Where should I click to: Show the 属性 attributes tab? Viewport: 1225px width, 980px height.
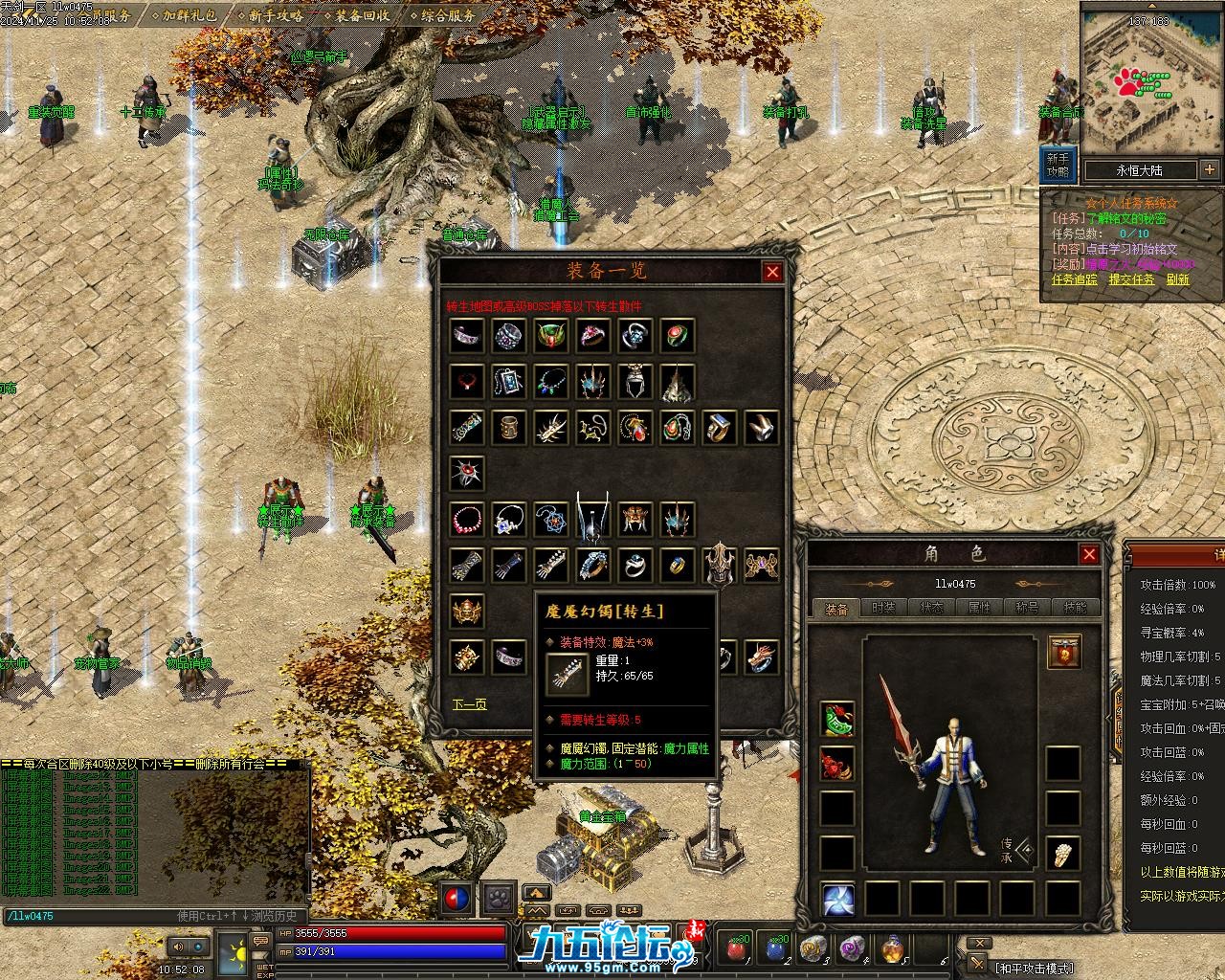979,608
